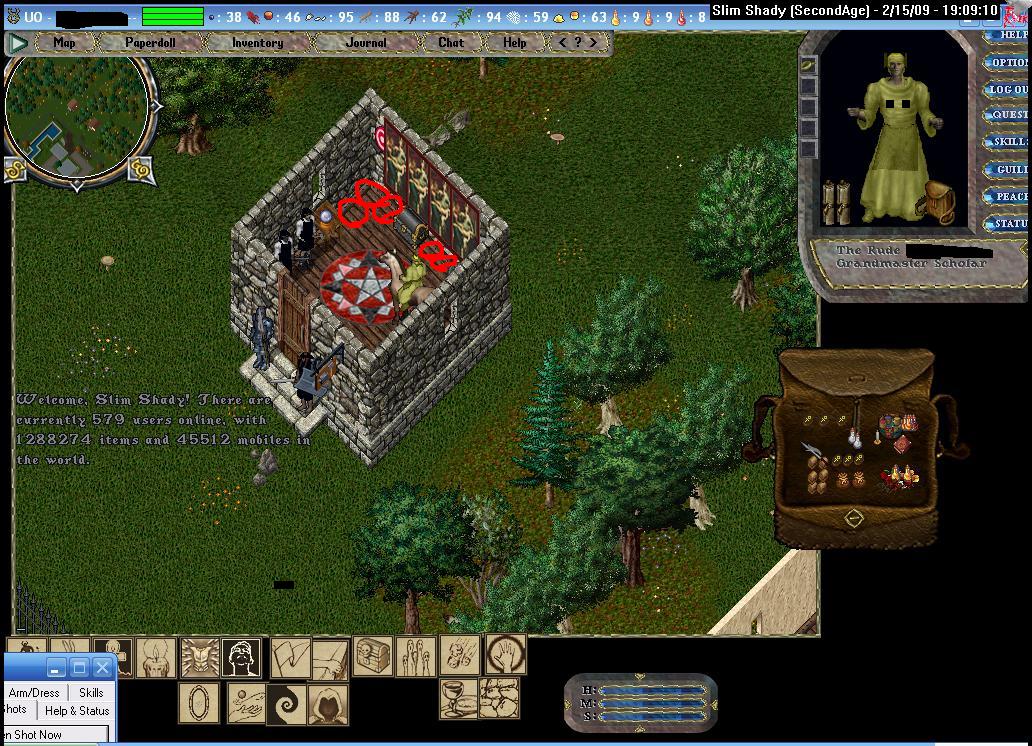Open the Journal from the menu bar
This screenshot has width=1032, height=746.
[366, 43]
